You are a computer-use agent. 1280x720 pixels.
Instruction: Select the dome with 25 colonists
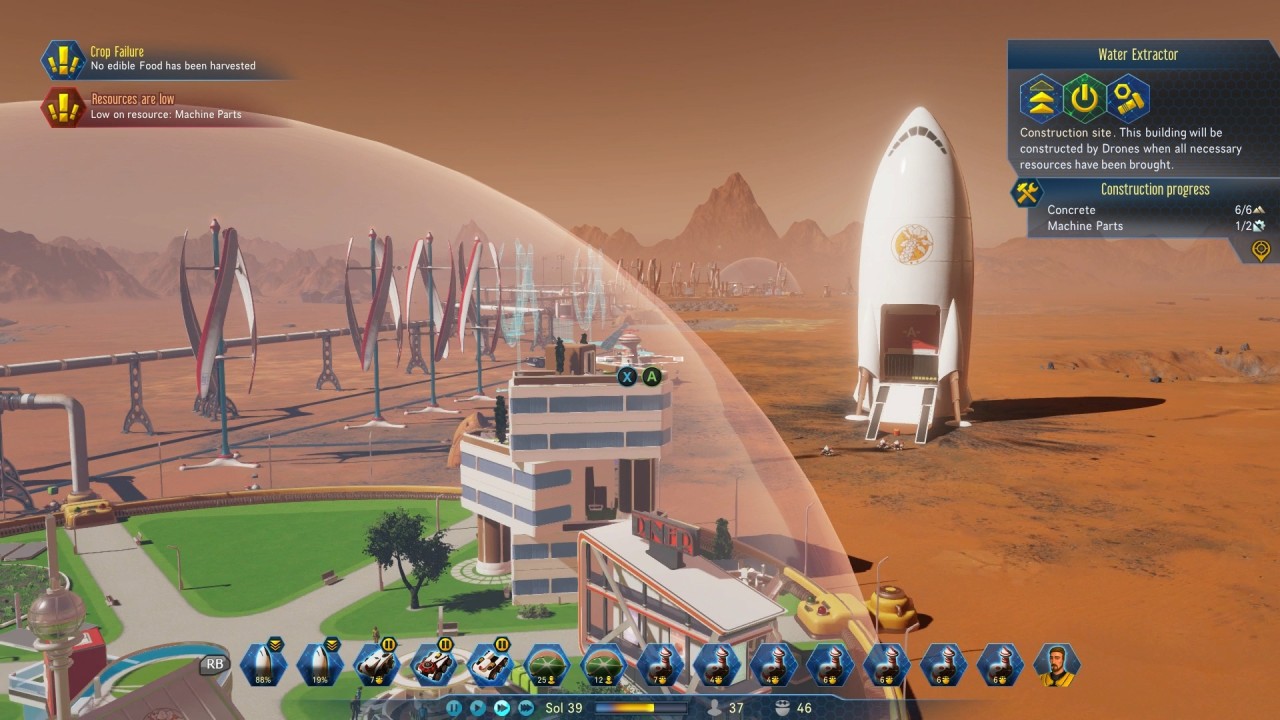pos(548,665)
